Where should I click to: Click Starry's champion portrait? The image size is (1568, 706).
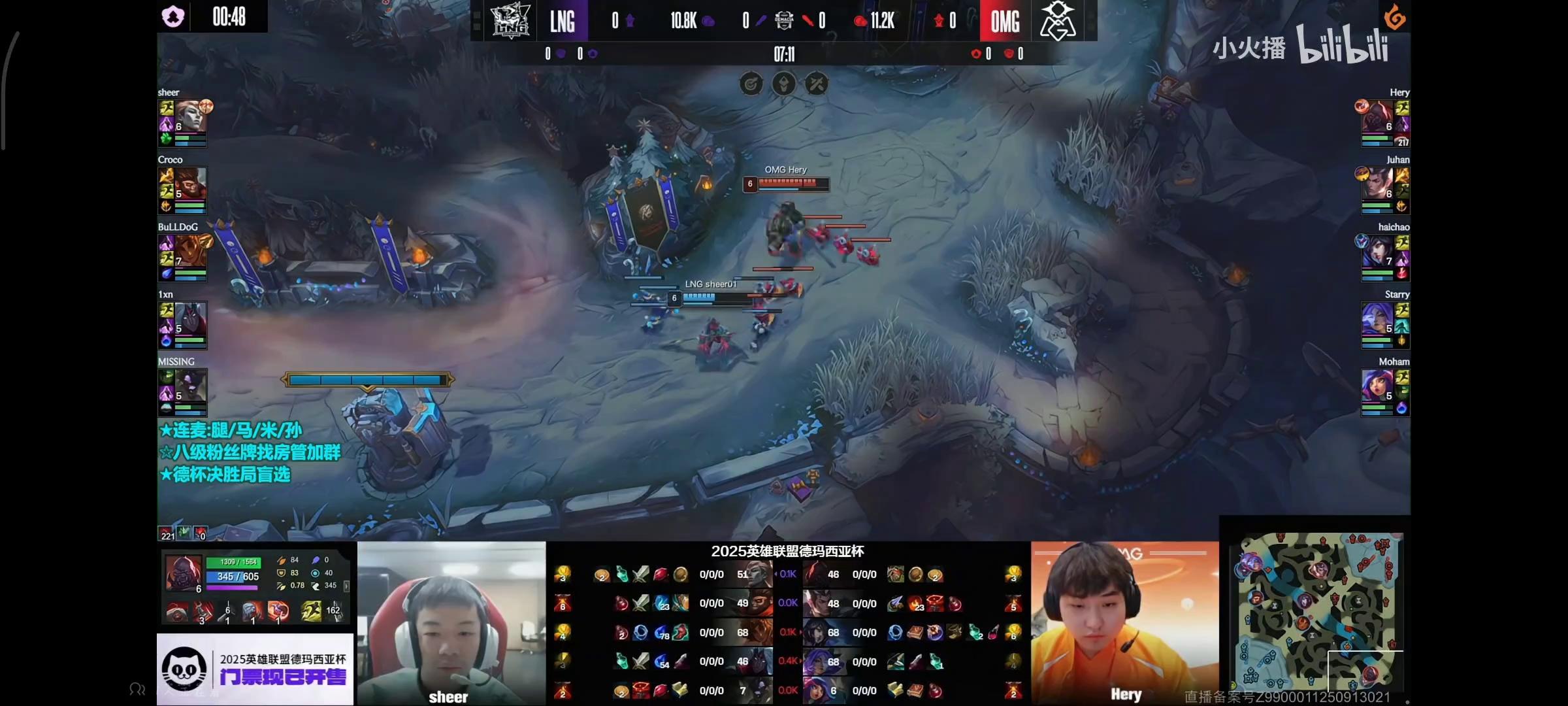(1377, 318)
